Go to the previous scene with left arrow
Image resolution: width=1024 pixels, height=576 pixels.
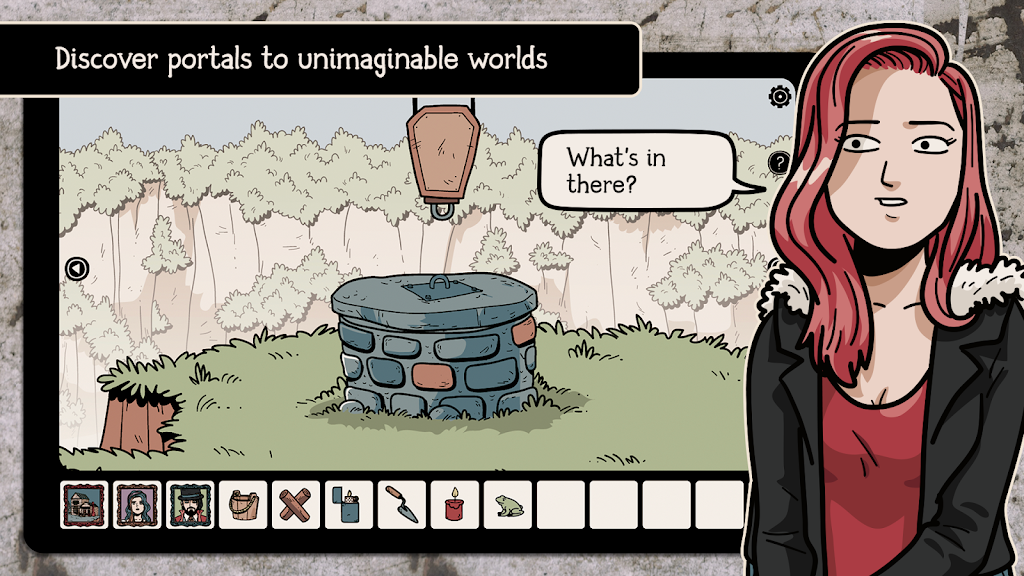pyautogui.click(x=77, y=268)
